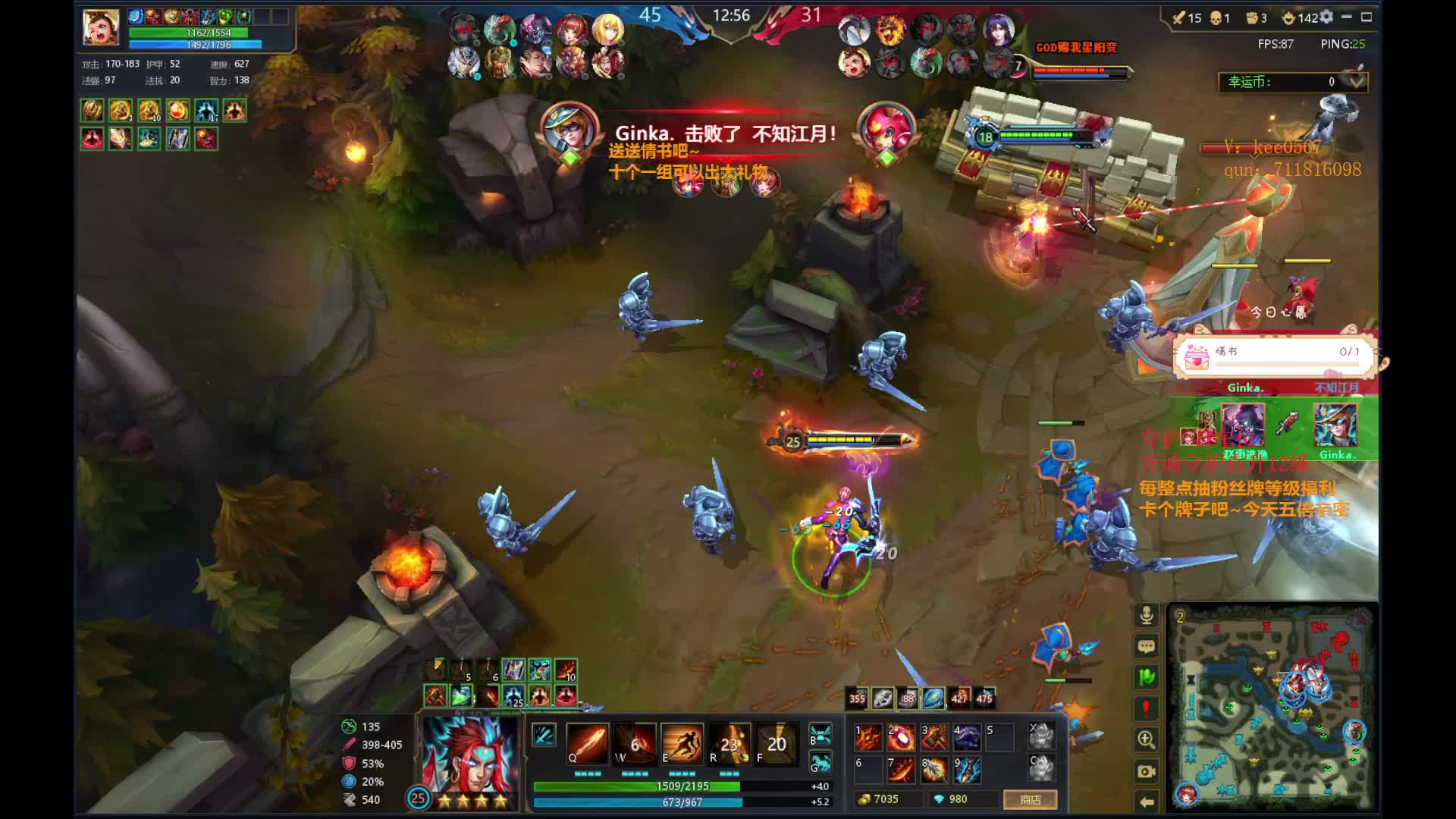Minimize the game window
Screen dimensions: 1456x819
click(1347, 17)
